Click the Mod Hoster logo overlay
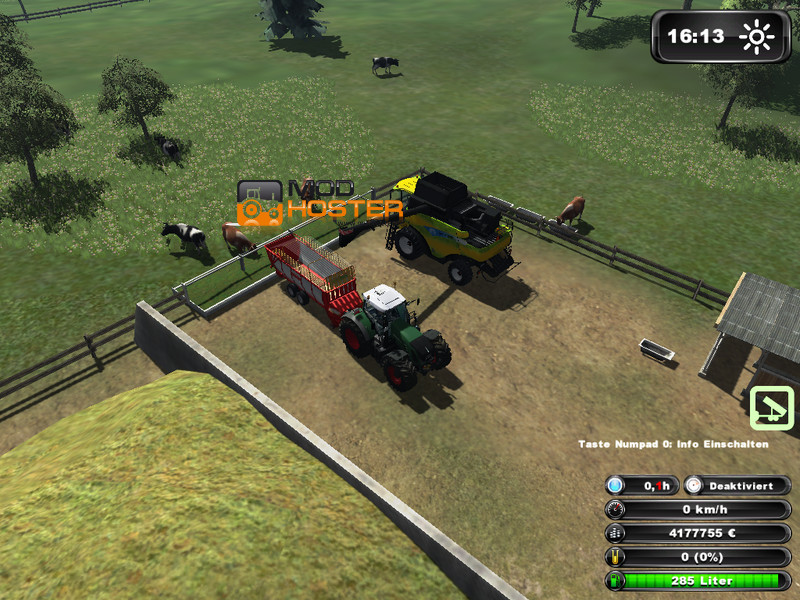Image resolution: width=800 pixels, height=600 pixels. 319,201
